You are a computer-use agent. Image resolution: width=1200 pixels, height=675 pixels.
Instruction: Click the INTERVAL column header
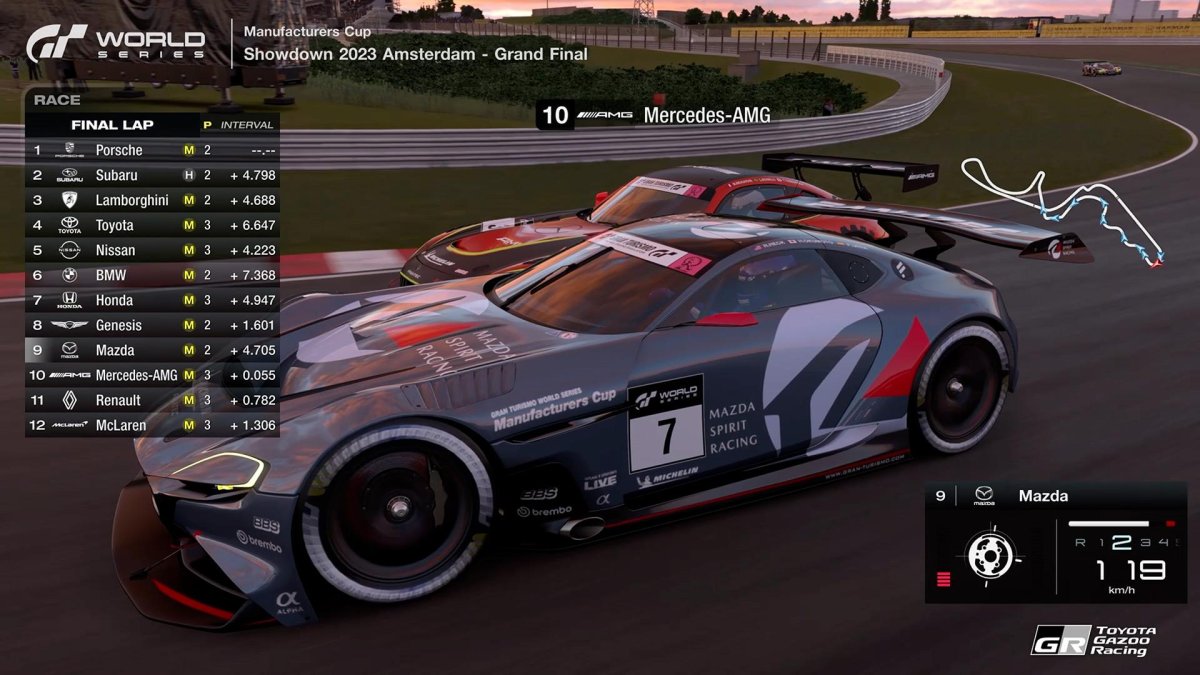coord(246,125)
